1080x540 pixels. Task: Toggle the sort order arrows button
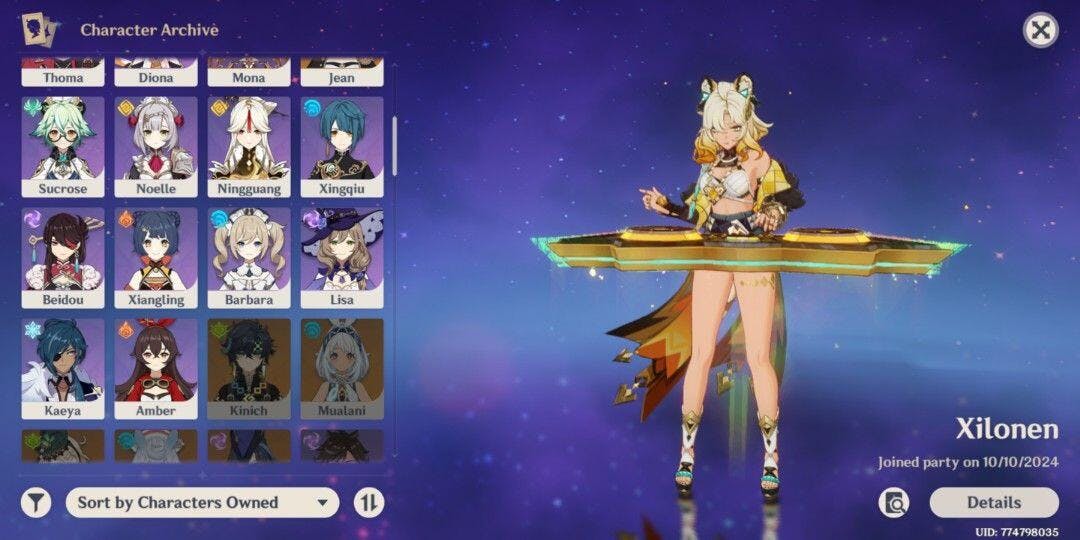(369, 502)
